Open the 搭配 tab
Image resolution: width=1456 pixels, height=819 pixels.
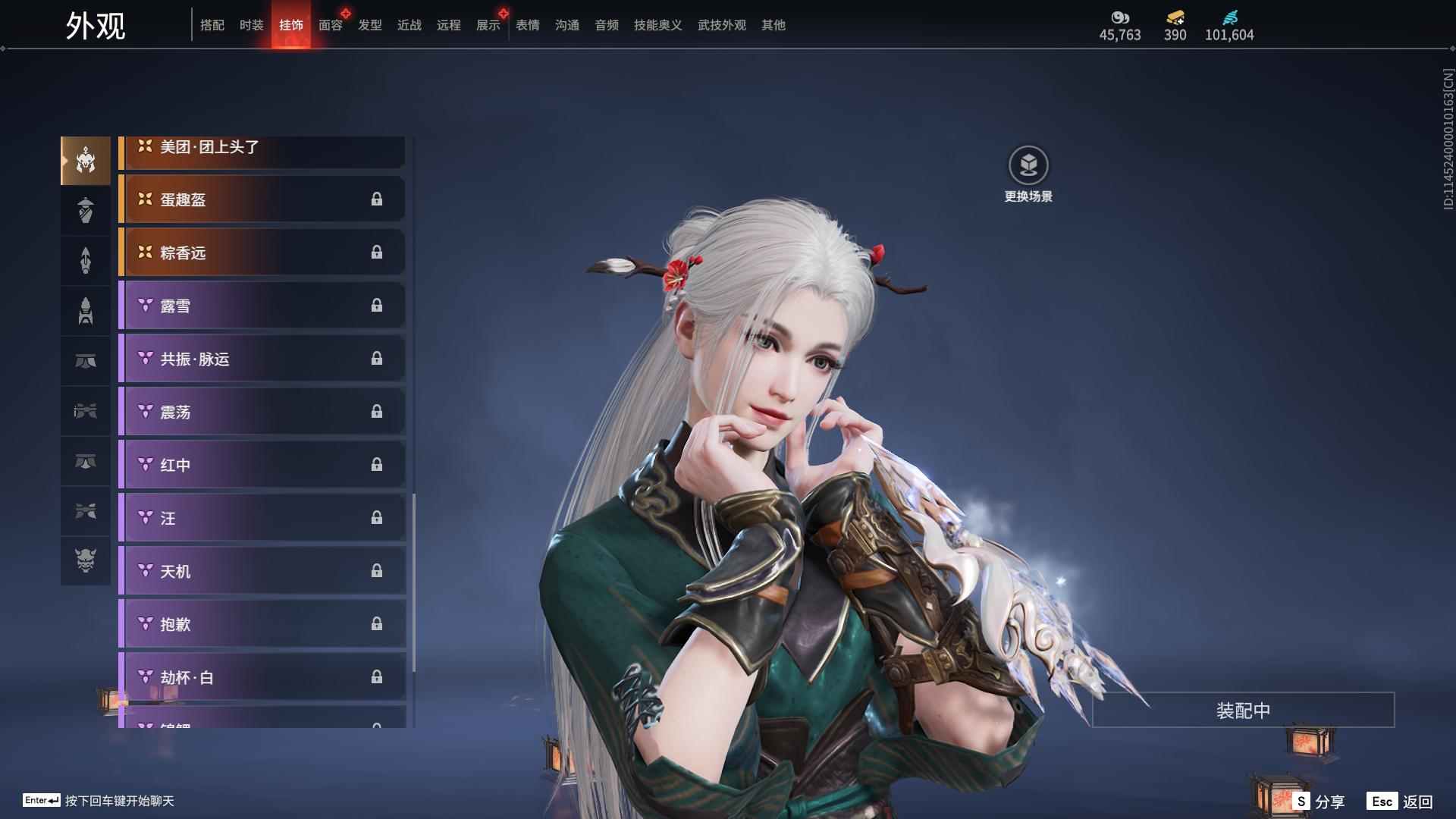(212, 25)
